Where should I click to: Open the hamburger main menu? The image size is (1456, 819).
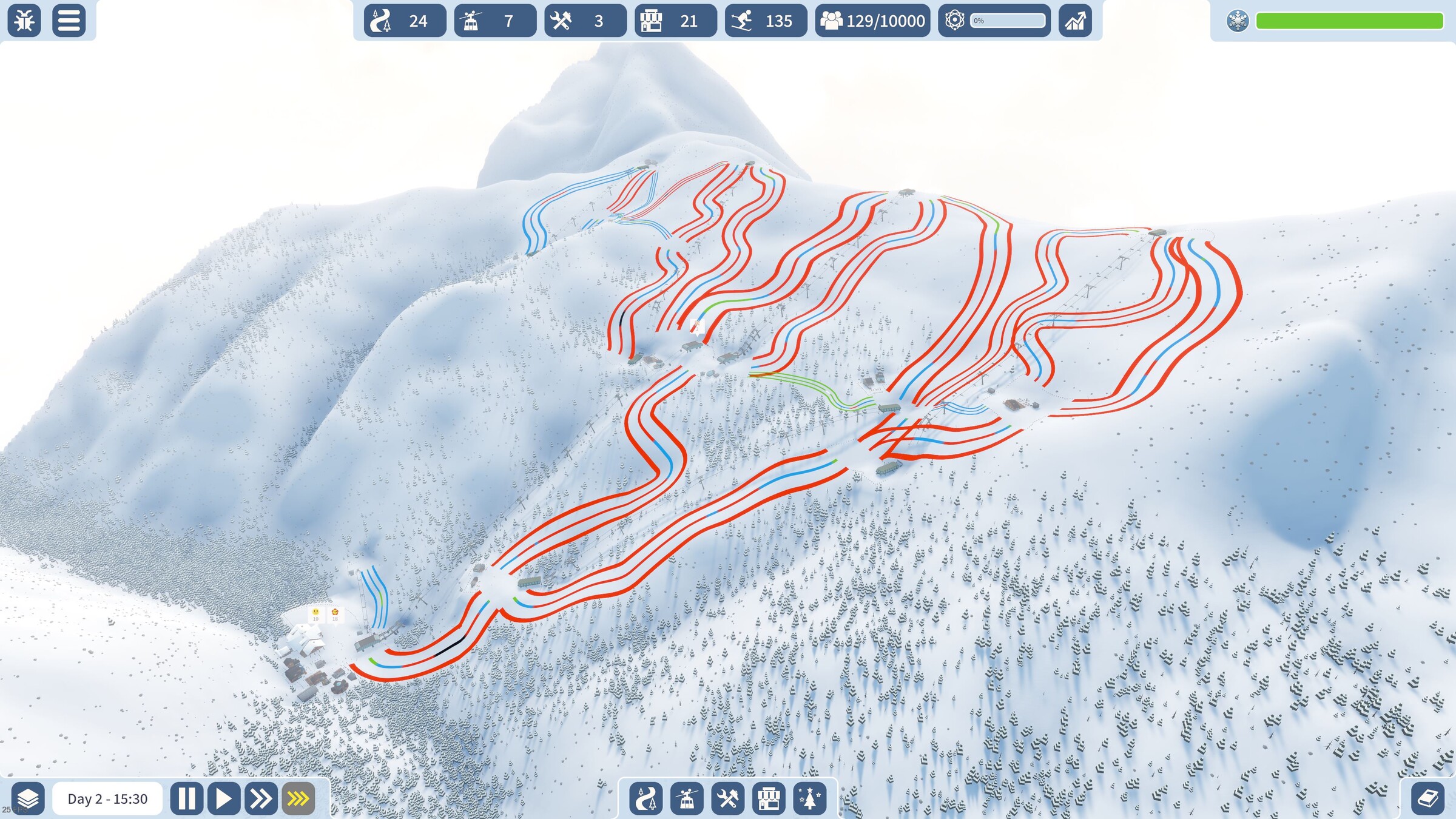click(69, 21)
